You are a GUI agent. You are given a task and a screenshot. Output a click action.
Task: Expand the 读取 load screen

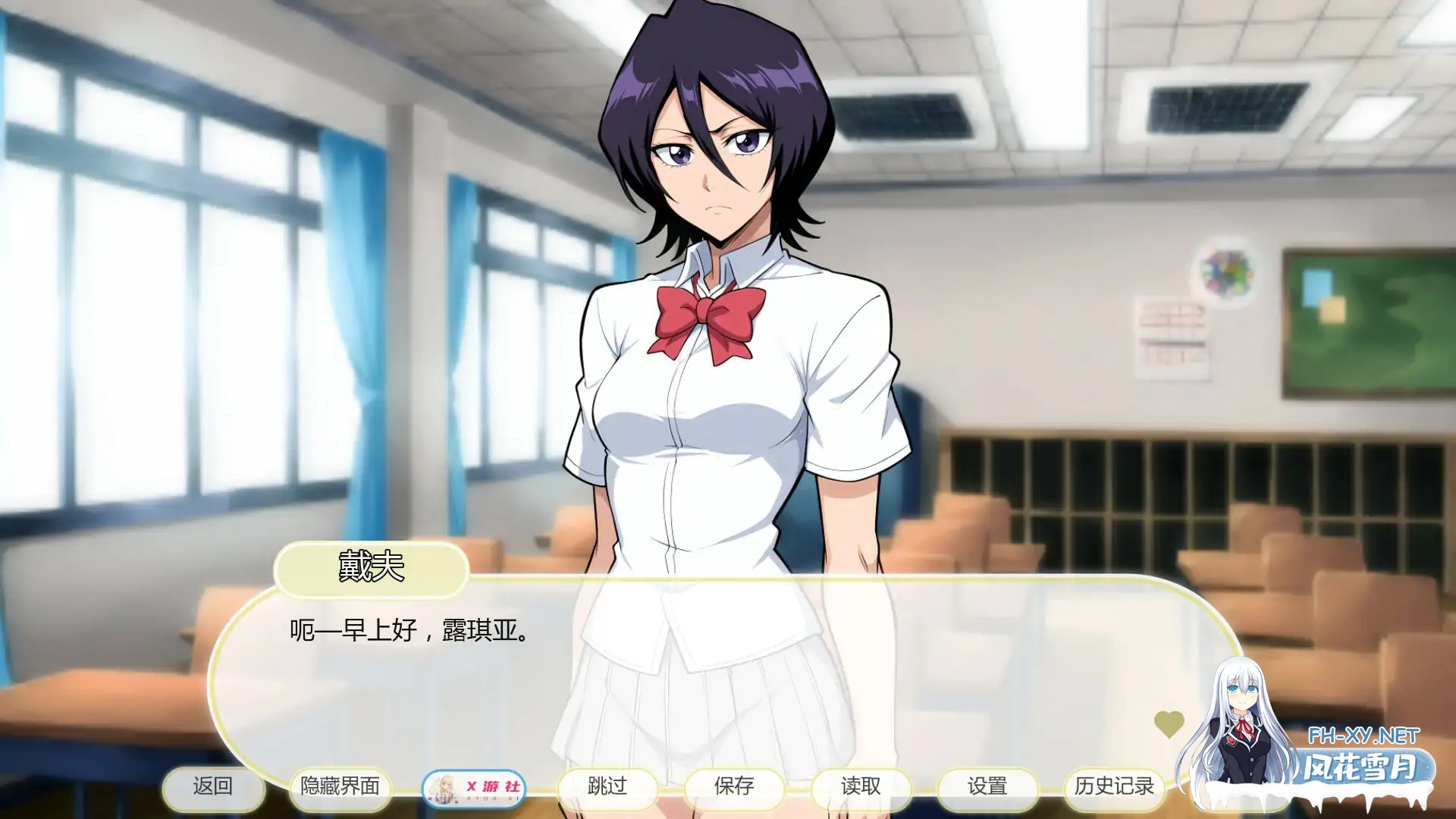click(x=861, y=788)
